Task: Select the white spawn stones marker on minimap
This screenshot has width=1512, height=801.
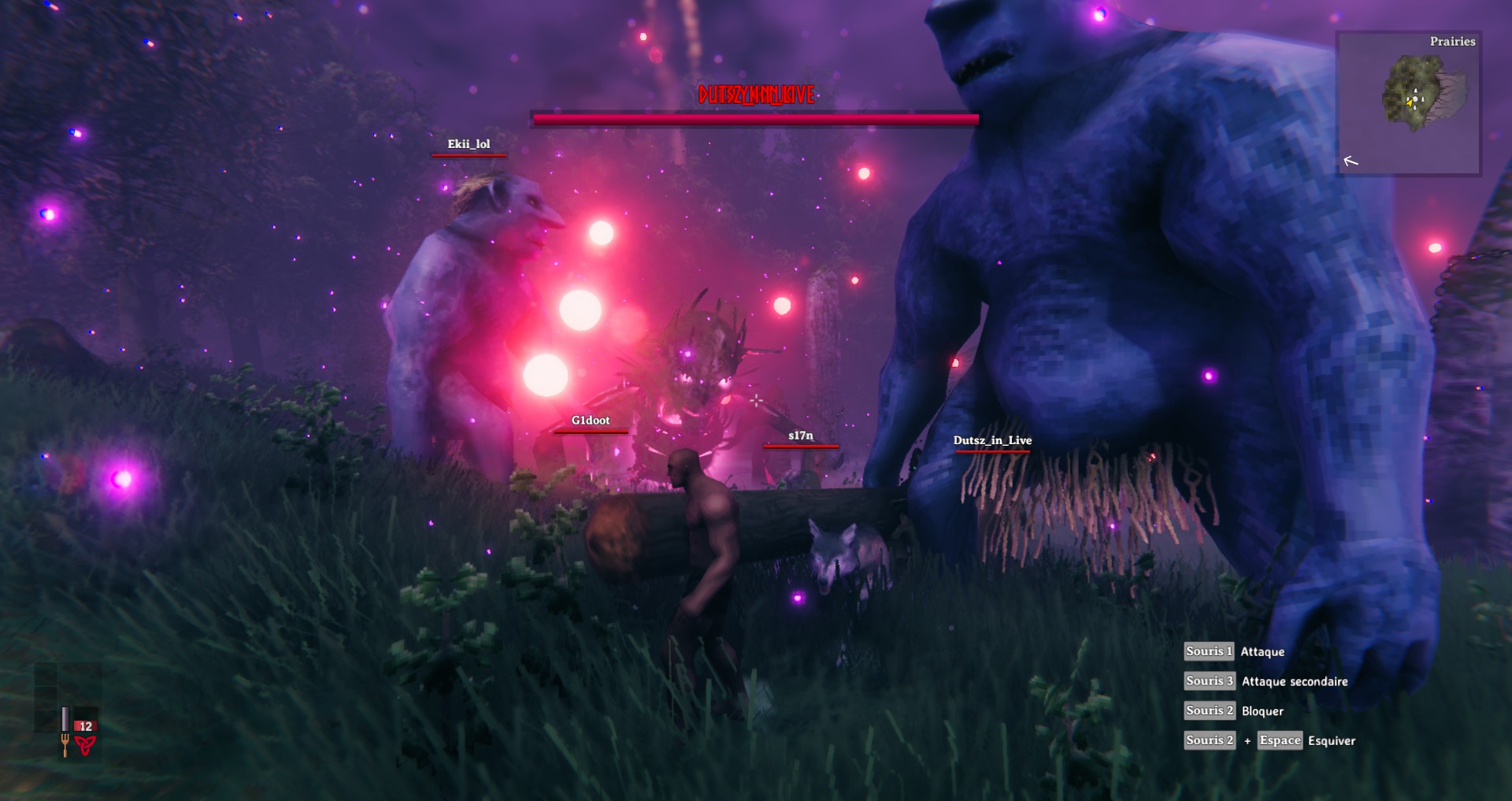Action: 1416,97
